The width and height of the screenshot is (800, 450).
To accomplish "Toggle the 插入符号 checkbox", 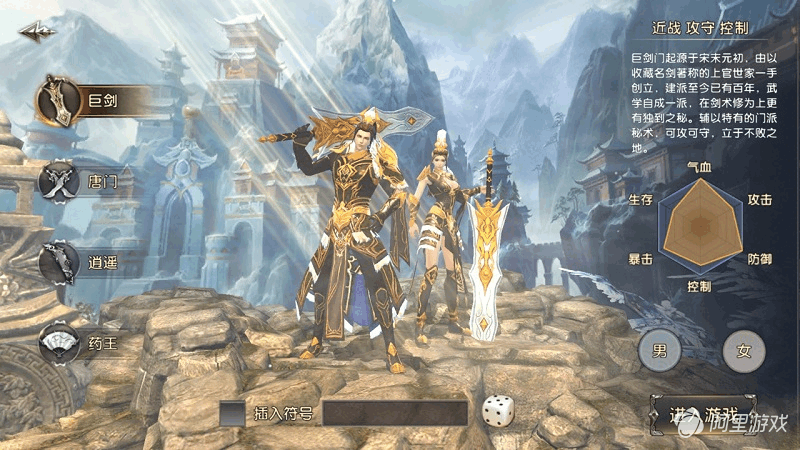I will pyautogui.click(x=232, y=413).
